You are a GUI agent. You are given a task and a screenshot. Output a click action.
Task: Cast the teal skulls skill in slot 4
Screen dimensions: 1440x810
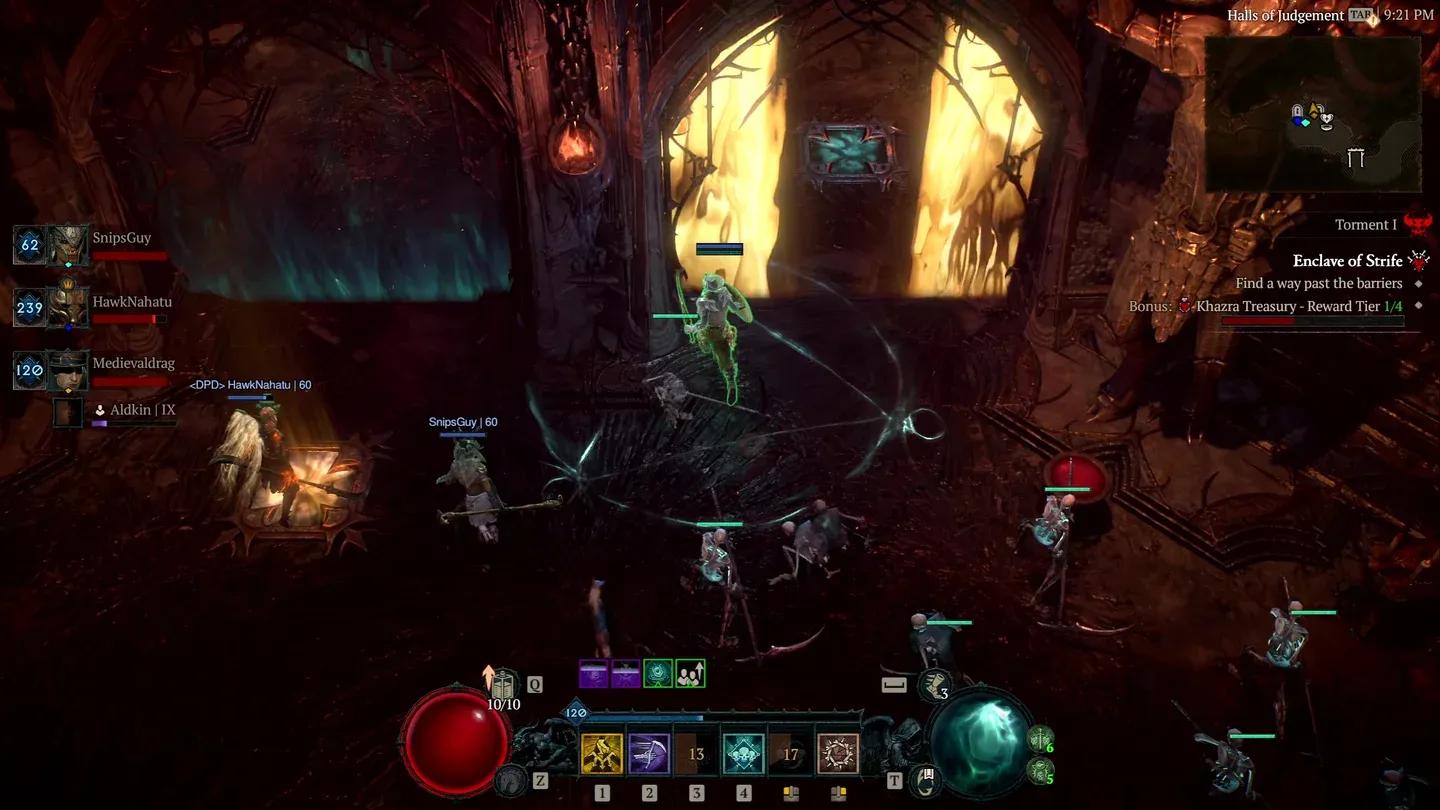pyautogui.click(x=743, y=754)
